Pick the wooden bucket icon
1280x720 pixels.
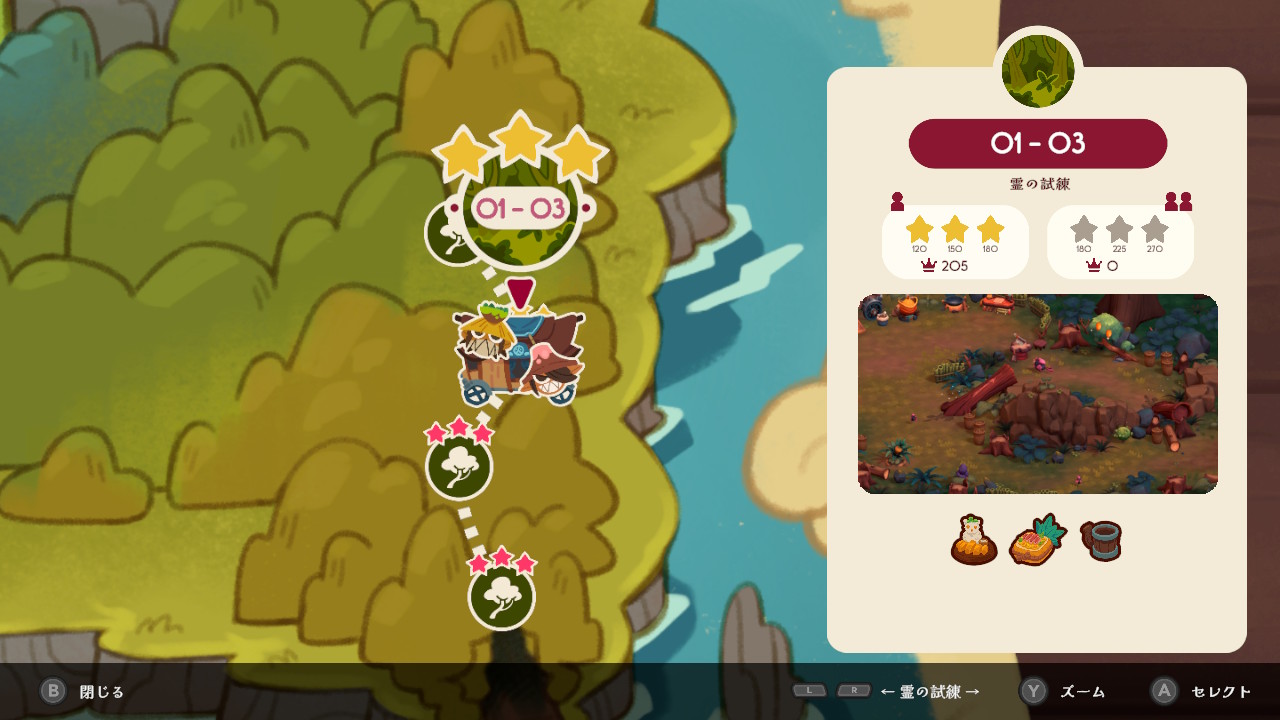pyautogui.click(x=1101, y=541)
